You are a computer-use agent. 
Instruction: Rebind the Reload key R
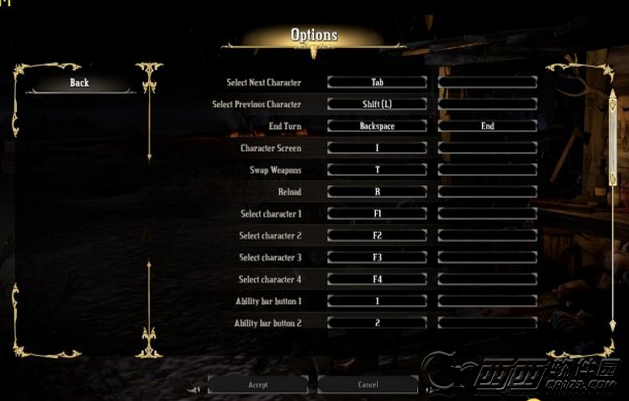click(377, 192)
